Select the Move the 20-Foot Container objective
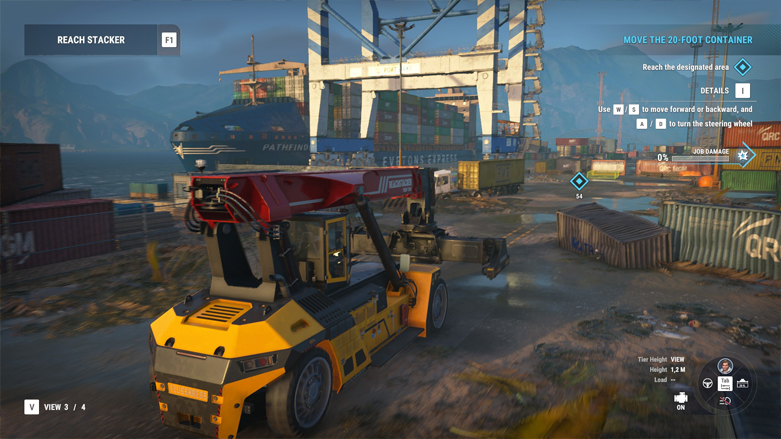 pos(687,40)
